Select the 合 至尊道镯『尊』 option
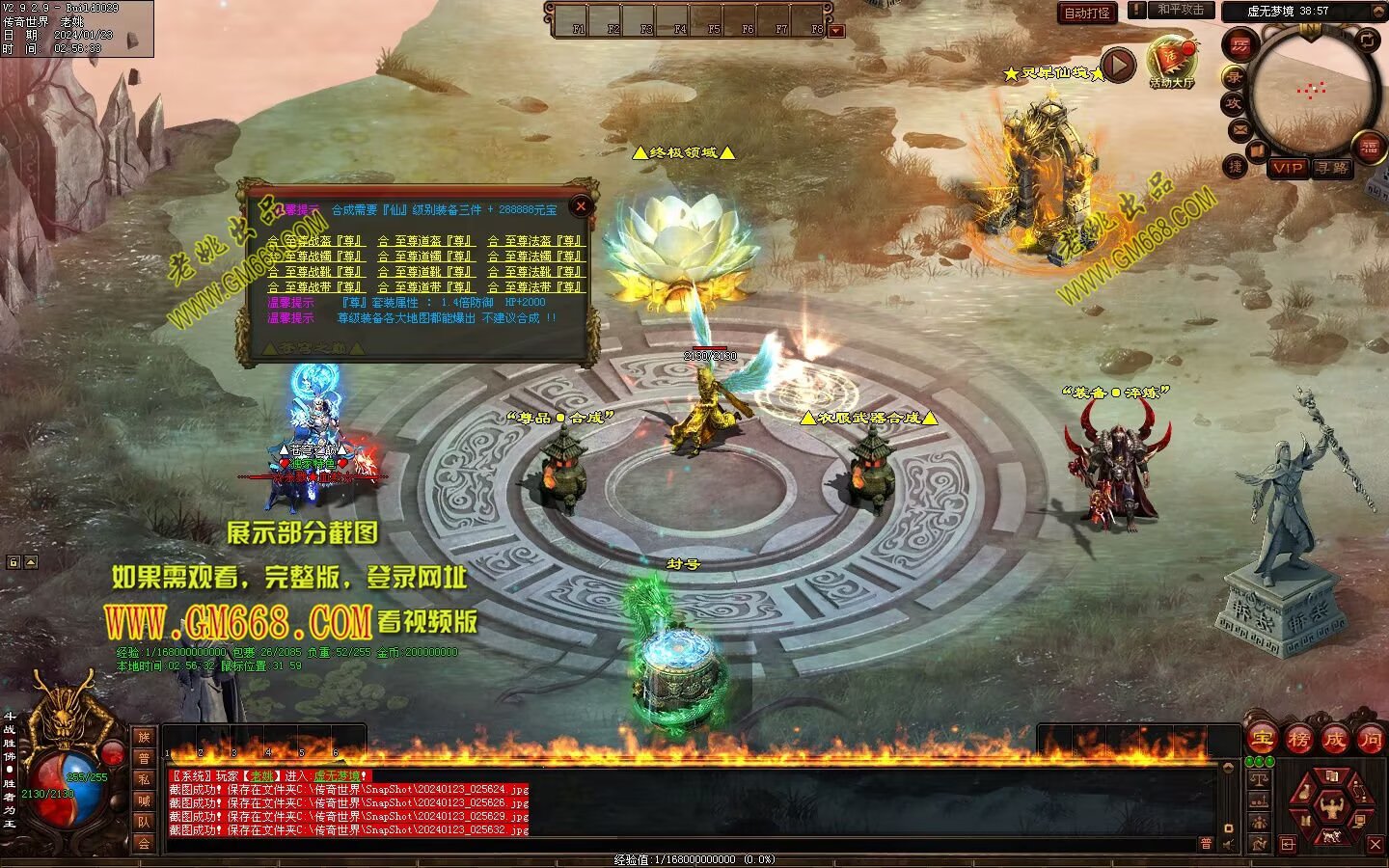The image size is (1389, 868). click(x=424, y=257)
